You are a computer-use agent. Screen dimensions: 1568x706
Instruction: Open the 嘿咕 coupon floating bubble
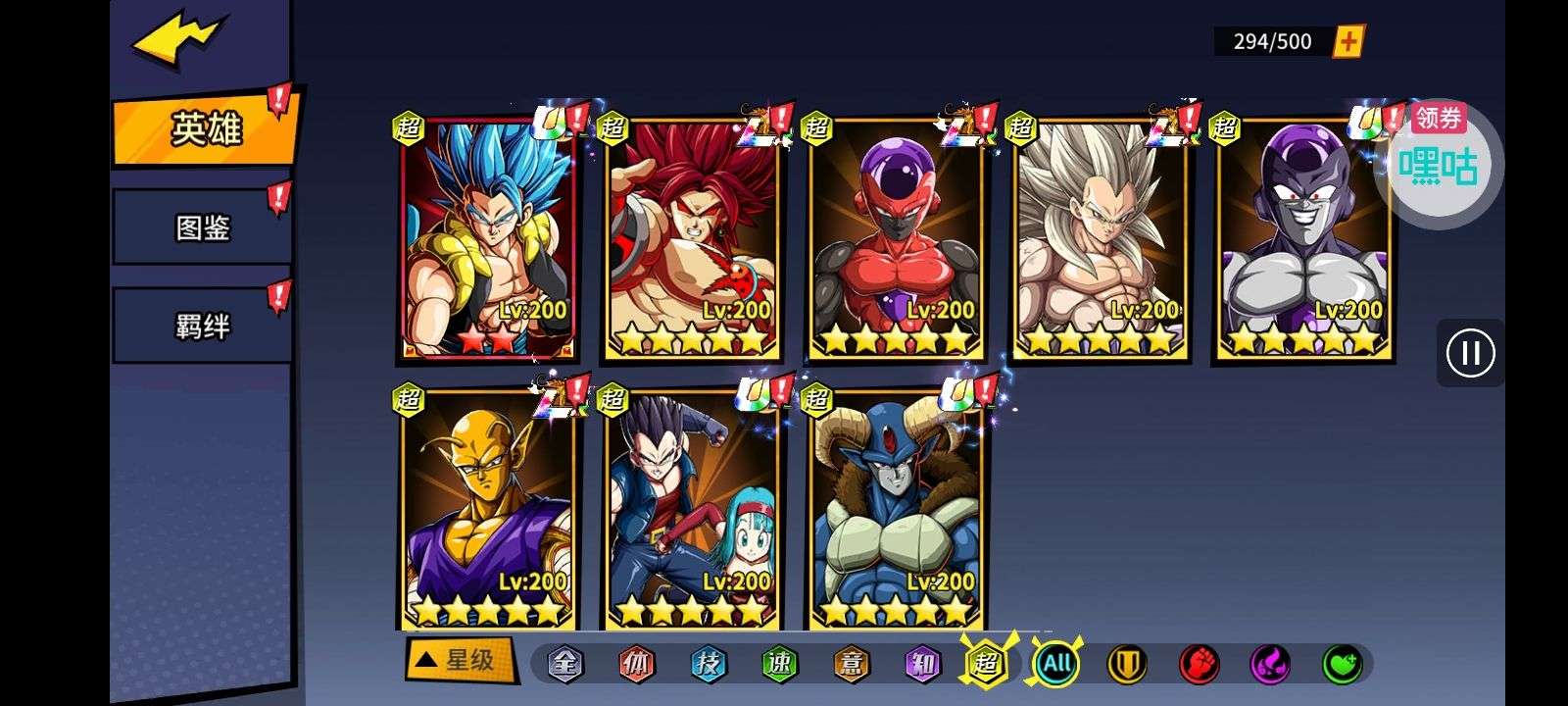tap(1438, 164)
